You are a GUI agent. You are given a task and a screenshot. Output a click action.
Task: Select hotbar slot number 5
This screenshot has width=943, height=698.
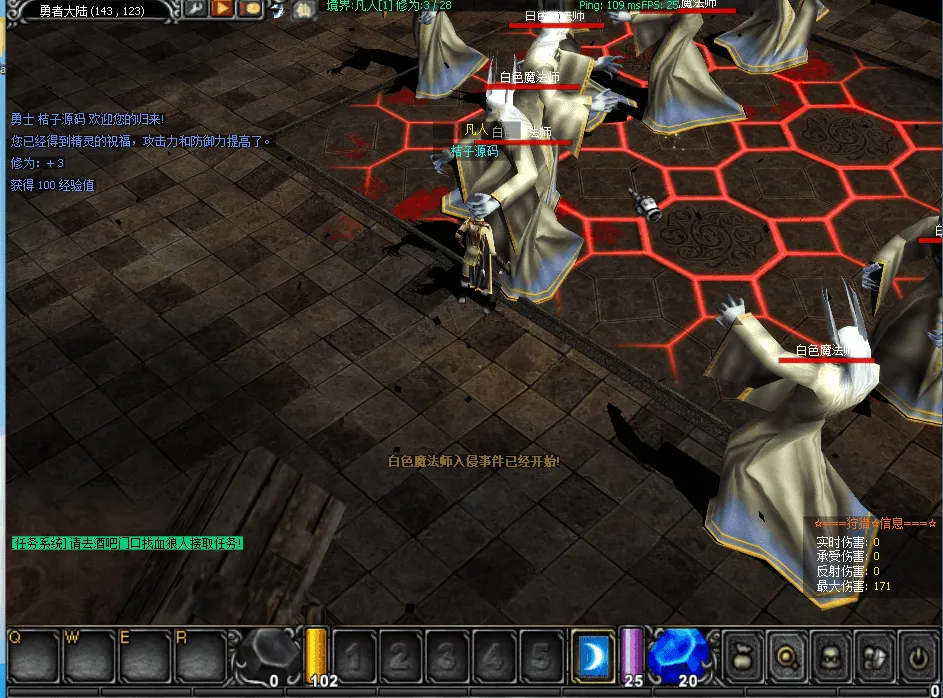541,657
